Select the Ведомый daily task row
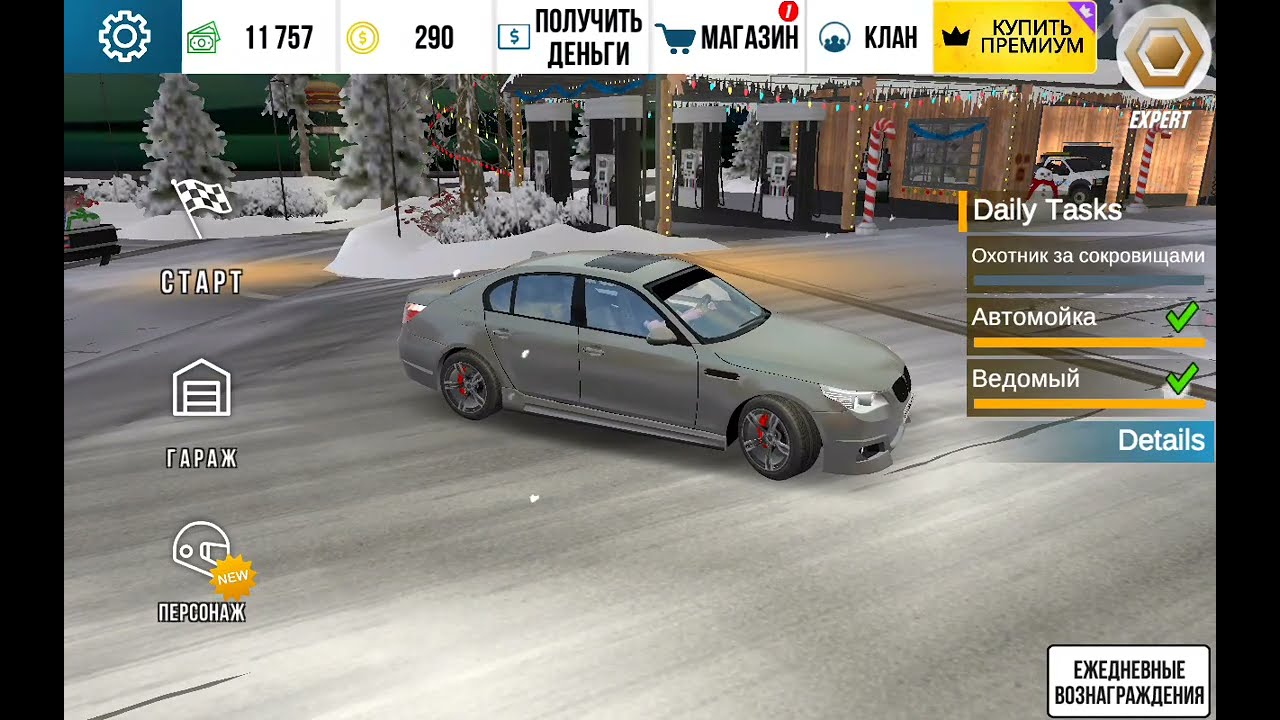Viewport: 1280px width, 720px height. [1088, 388]
